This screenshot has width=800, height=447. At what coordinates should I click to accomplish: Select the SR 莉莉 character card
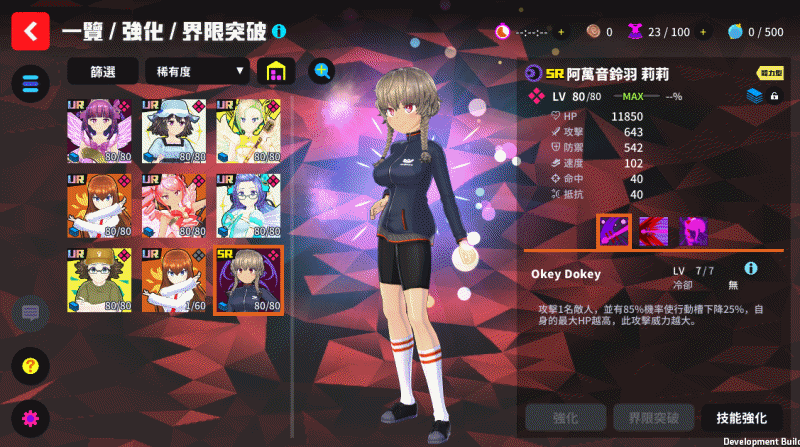pyautogui.click(x=248, y=280)
